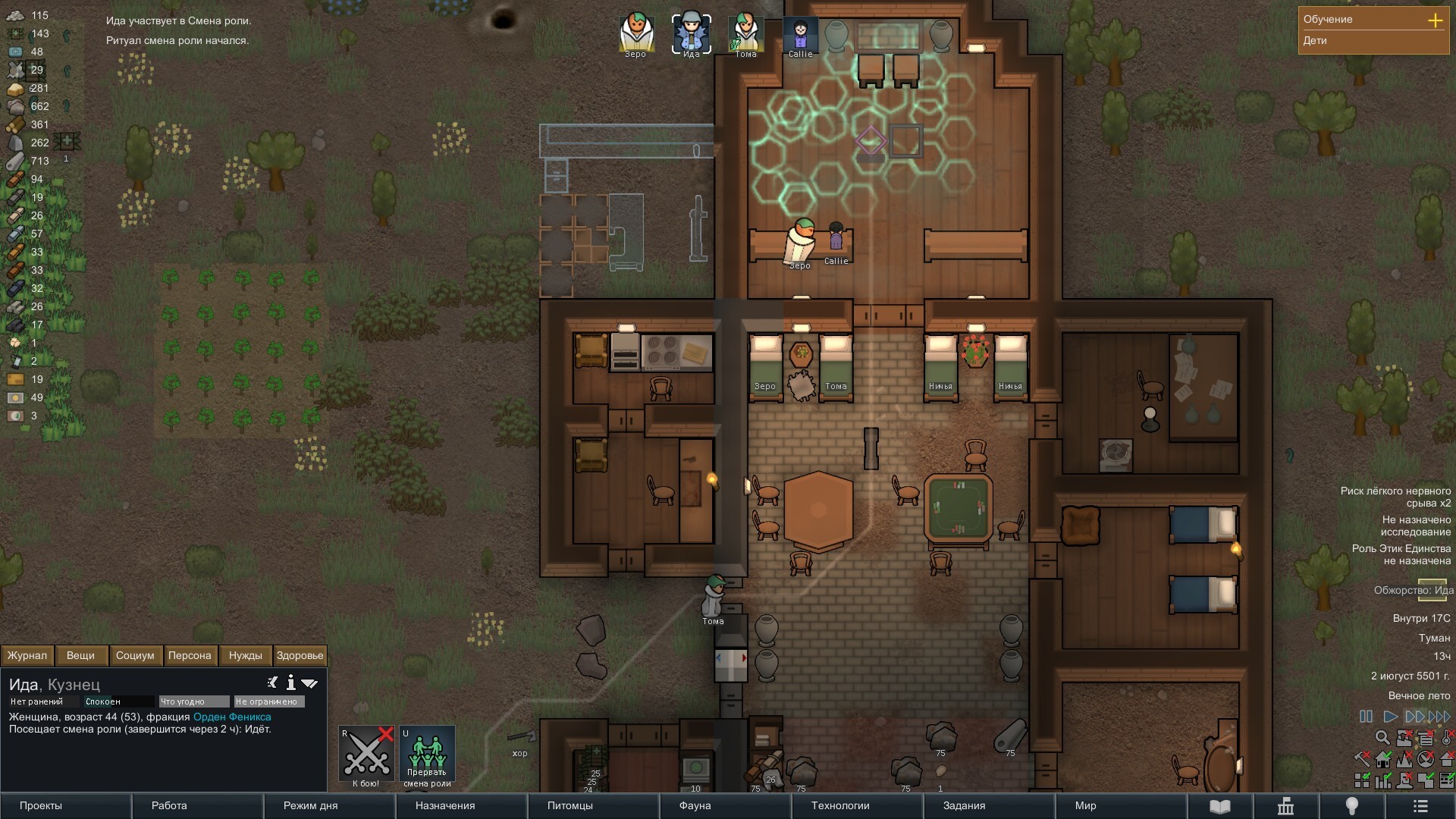
Task: Select Callie's portrait in colonist bar
Action: pos(800,33)
